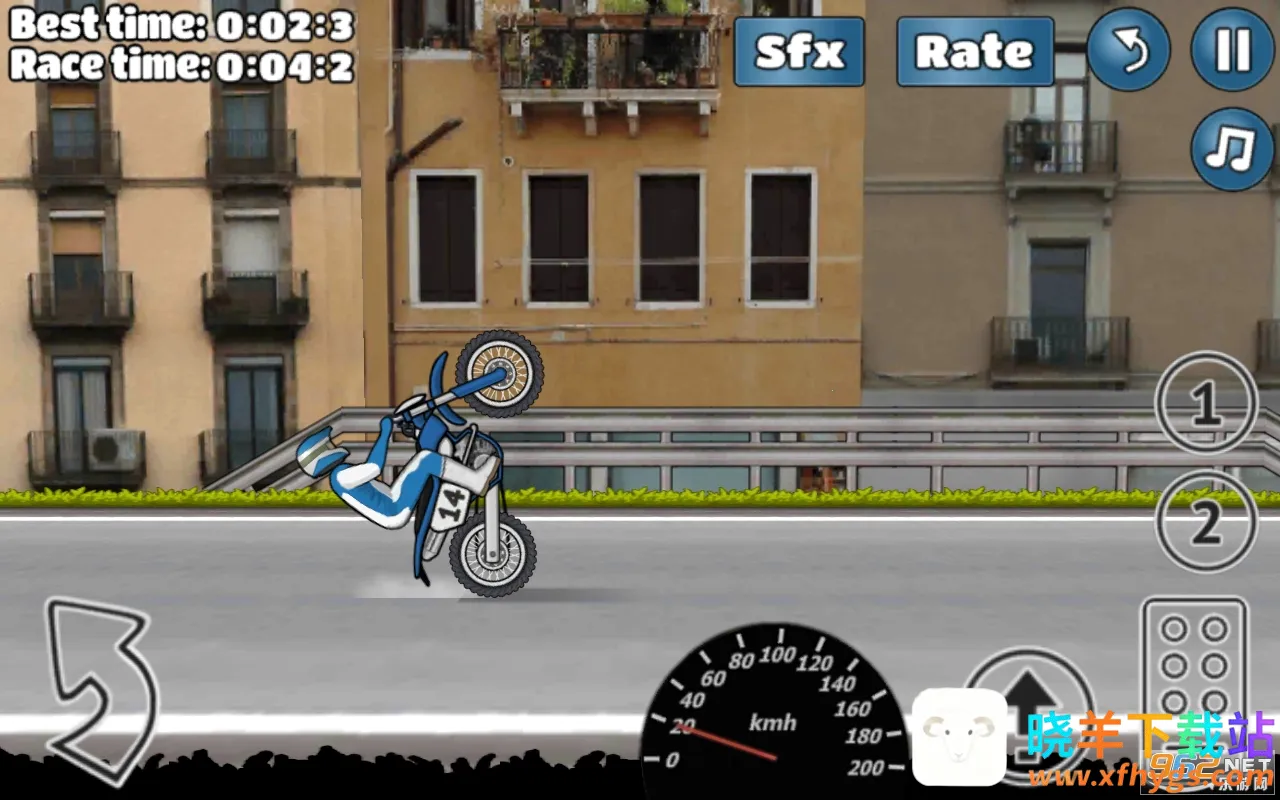Image resolution: width=1280 pixels, height=800 pixels.
Task: Toggle the music note button
Action: pos(1232,150)
